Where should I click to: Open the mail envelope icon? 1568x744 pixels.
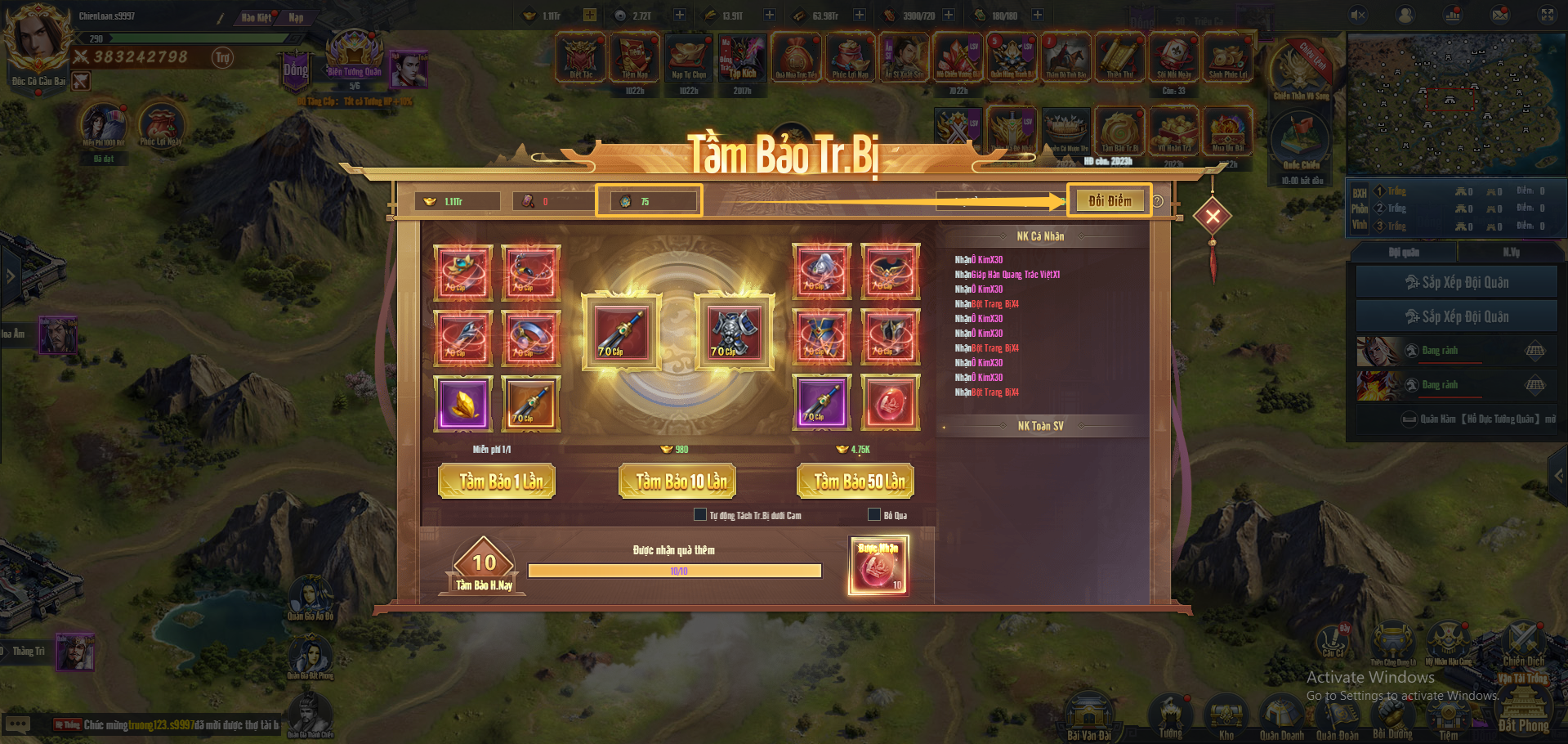[x=1500, y=15]
